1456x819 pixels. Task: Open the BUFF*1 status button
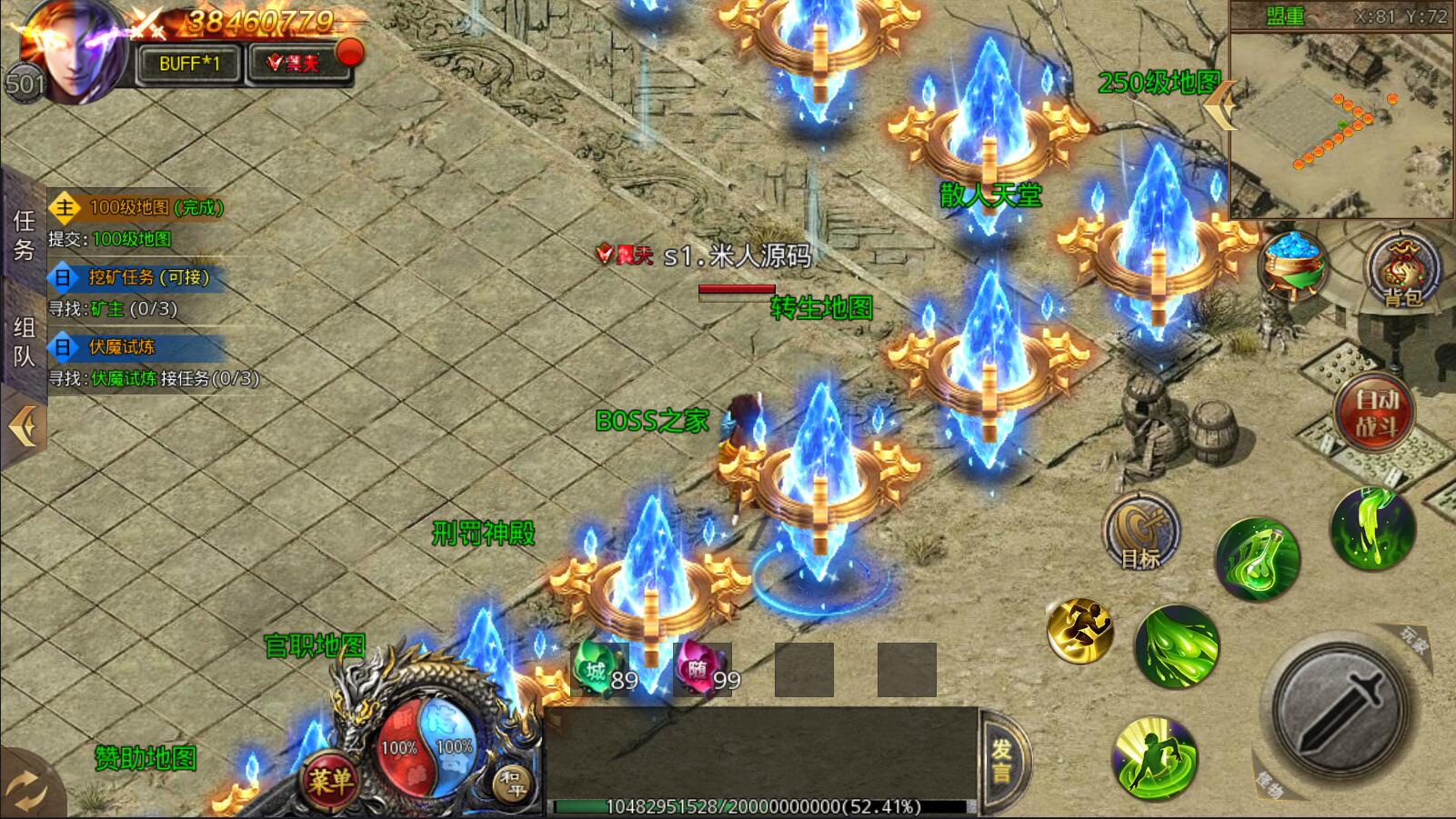pos(189,64)
